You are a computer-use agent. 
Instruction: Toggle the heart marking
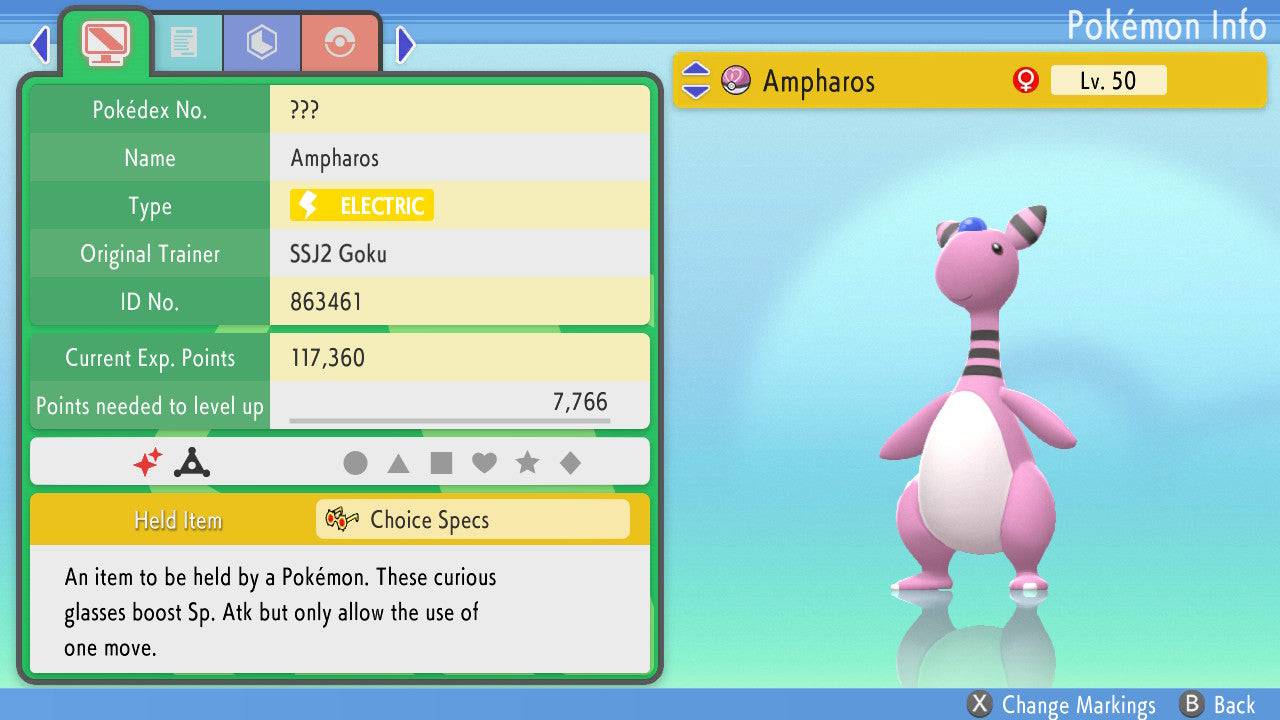(484, 463)
